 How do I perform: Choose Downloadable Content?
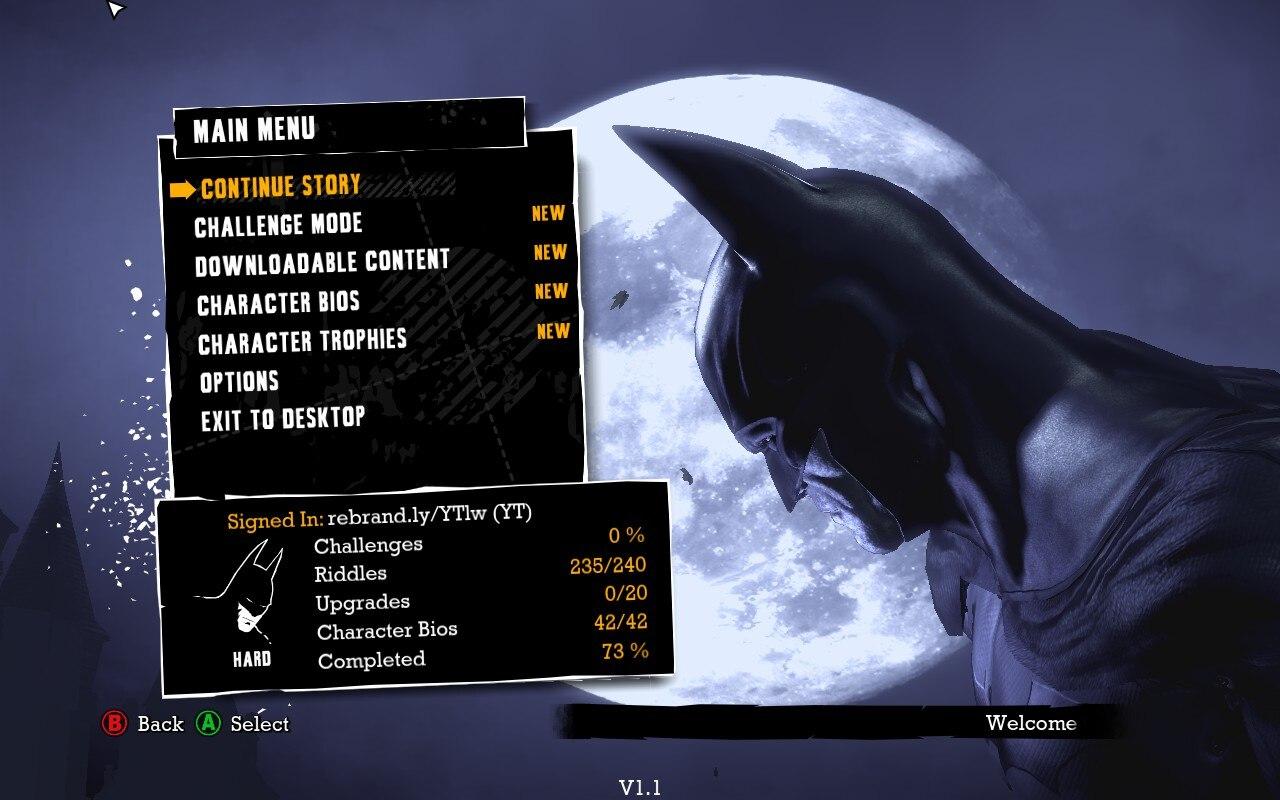pyautogui.click(x=322, y=264)
